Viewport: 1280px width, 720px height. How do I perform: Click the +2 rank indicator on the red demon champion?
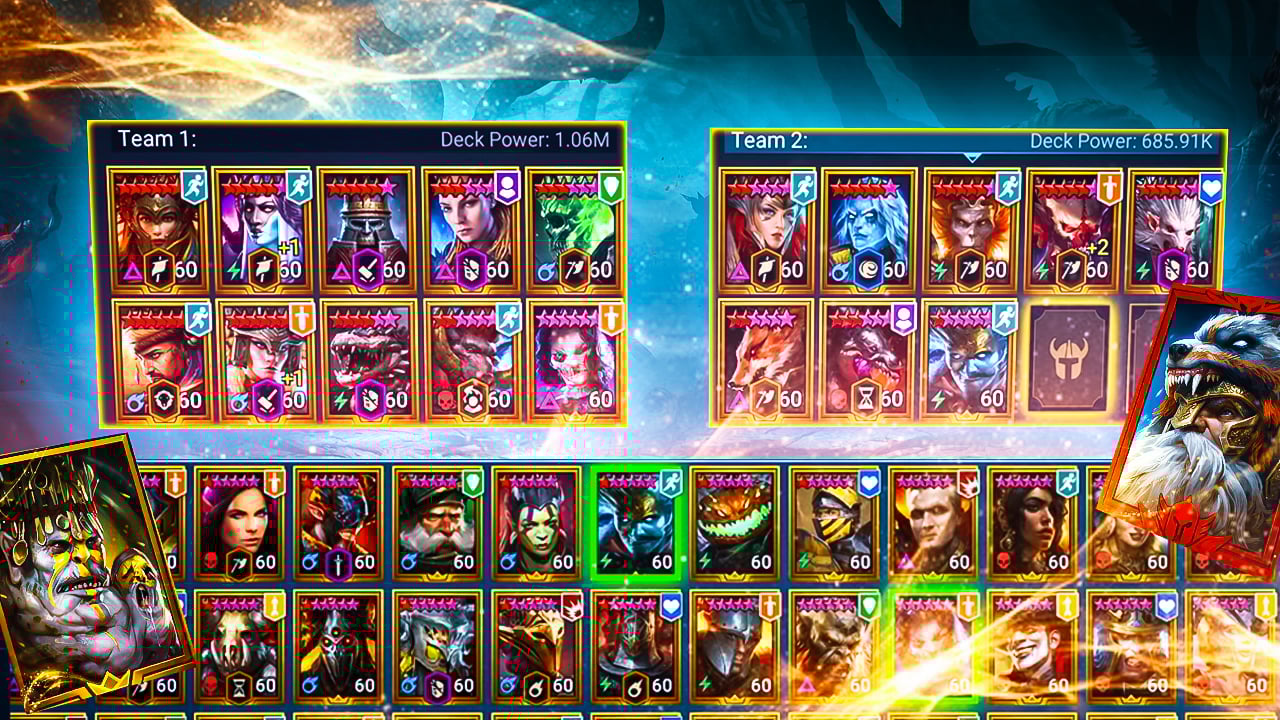point(1097,247)
